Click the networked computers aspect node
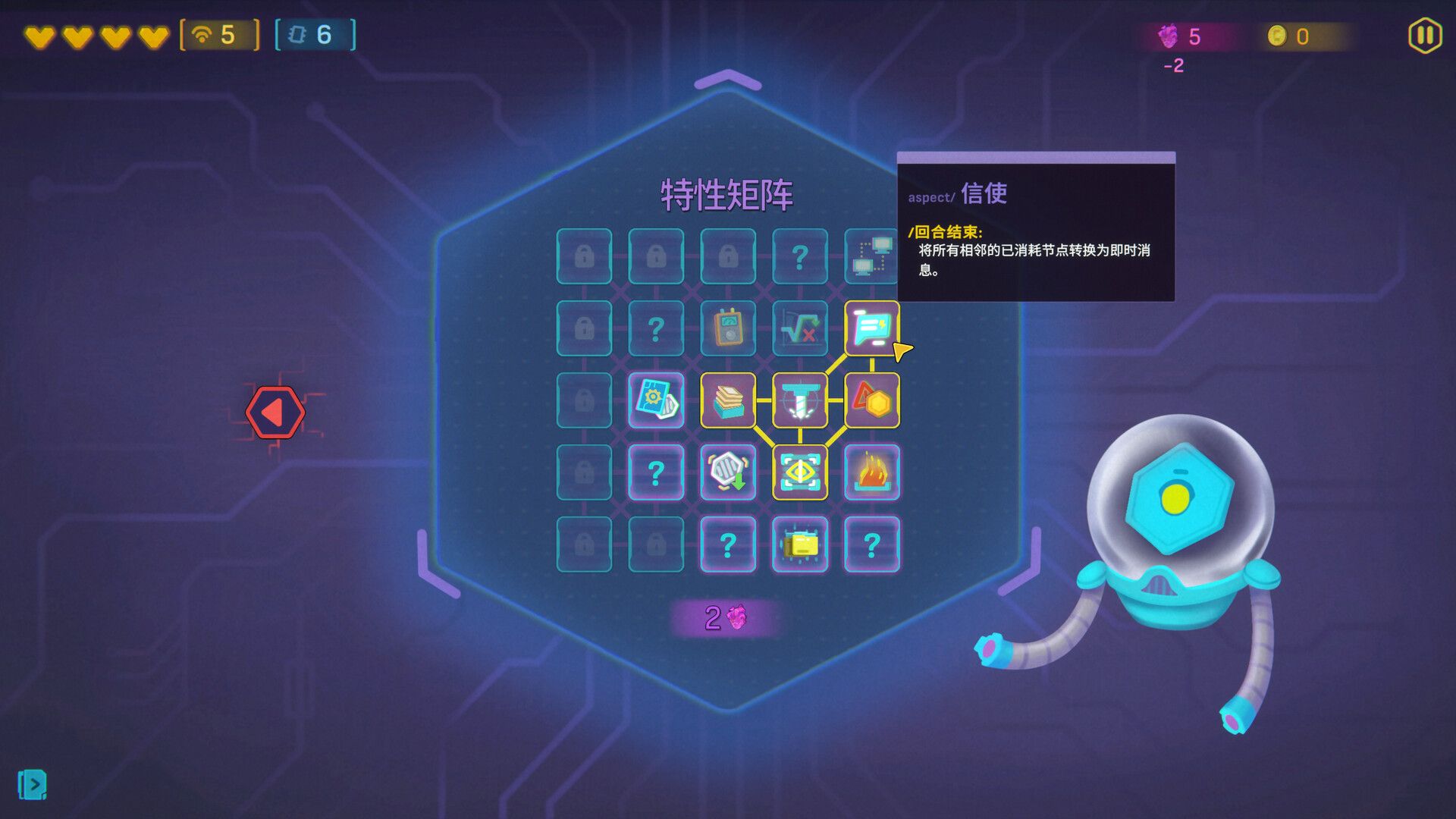The height and width of the screenshot is (819, 1456). pyautogui.click(x=872, y=257)
